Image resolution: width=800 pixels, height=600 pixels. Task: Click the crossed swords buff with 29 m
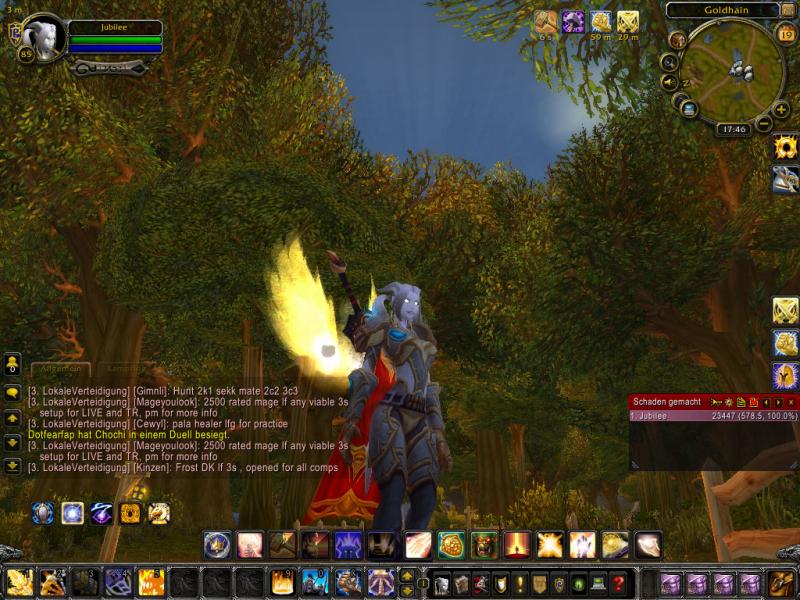pyautogui.click(x=628, y=21)
